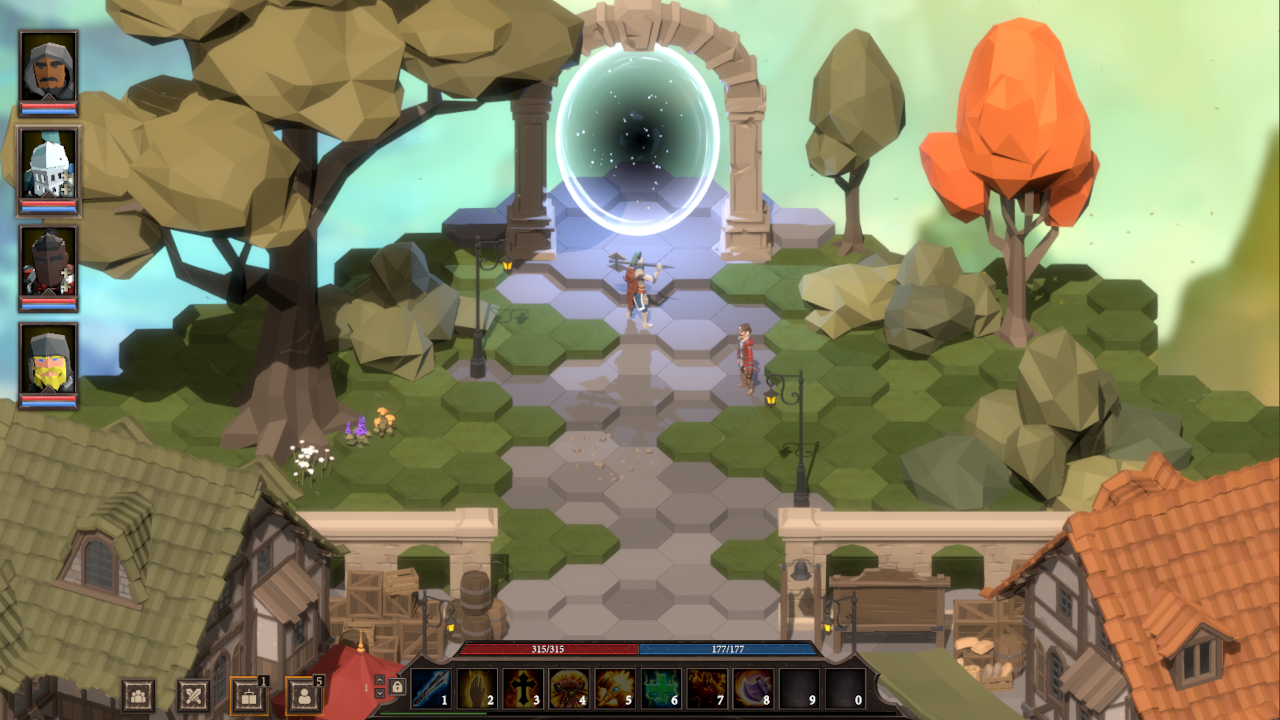Cast the green cross heal in slot 6

(x=661, y=688)
